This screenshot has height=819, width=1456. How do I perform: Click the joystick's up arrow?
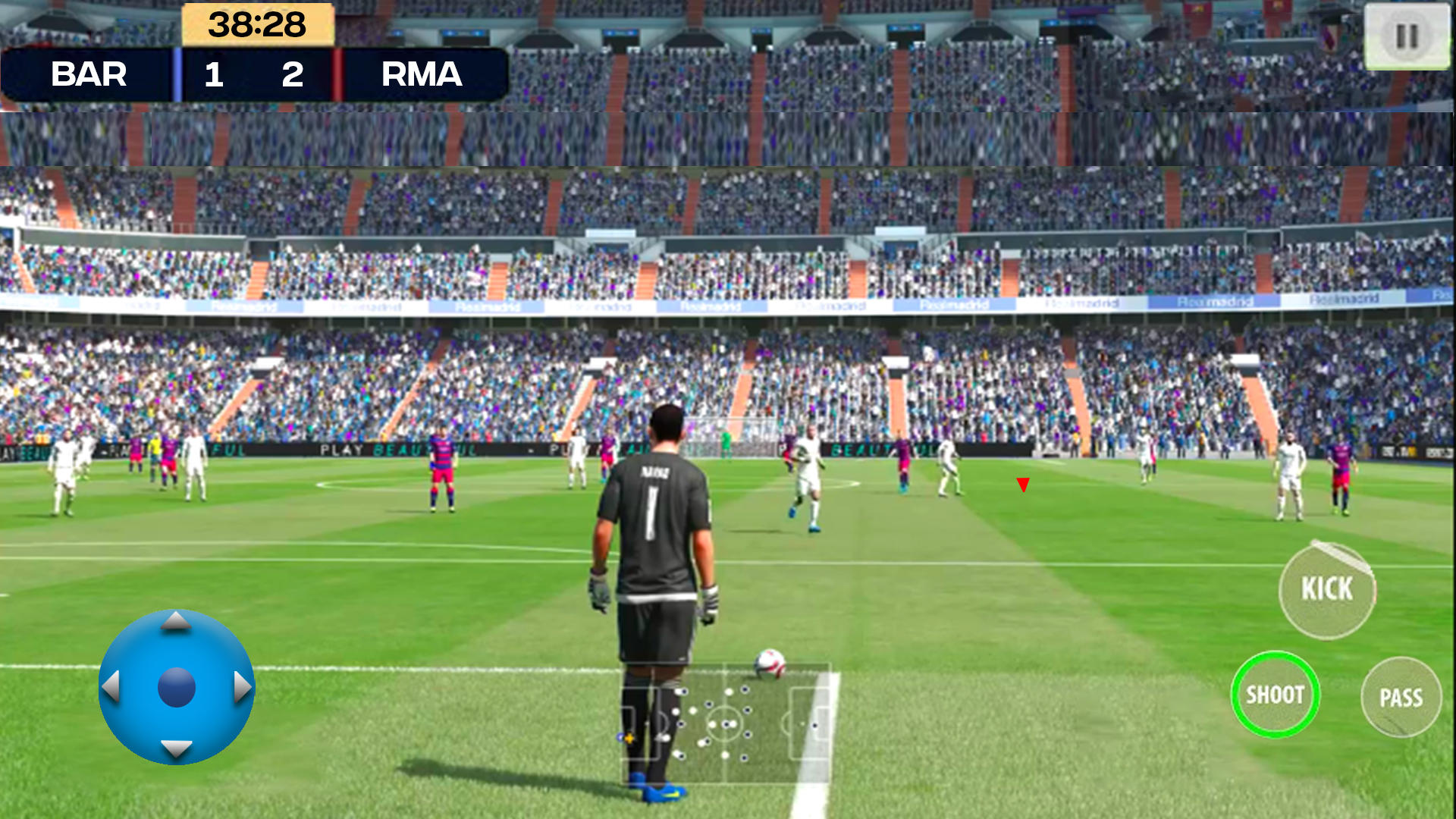click(176, 622)
